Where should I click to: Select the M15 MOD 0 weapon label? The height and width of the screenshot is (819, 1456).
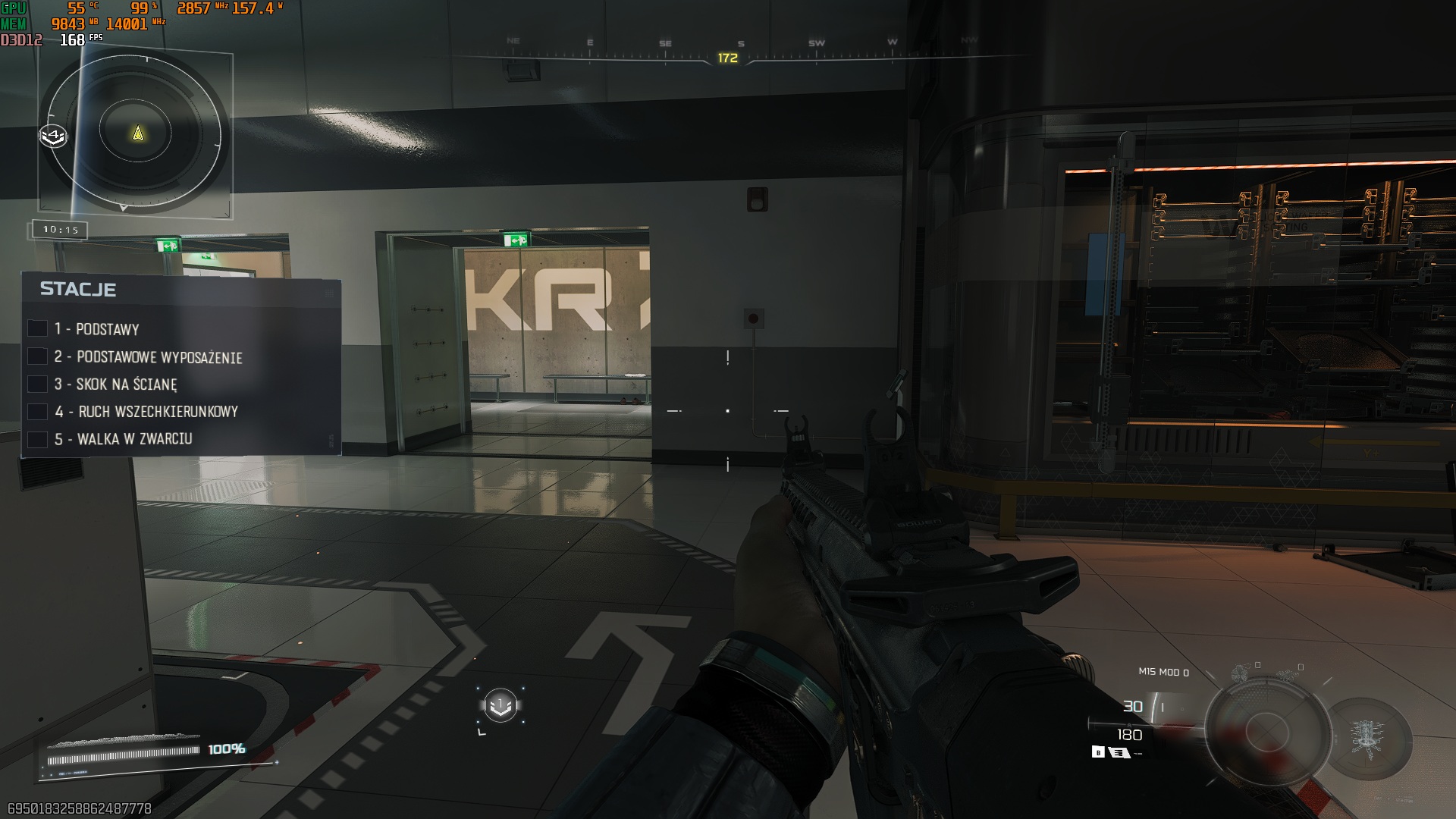(1163, 672)
